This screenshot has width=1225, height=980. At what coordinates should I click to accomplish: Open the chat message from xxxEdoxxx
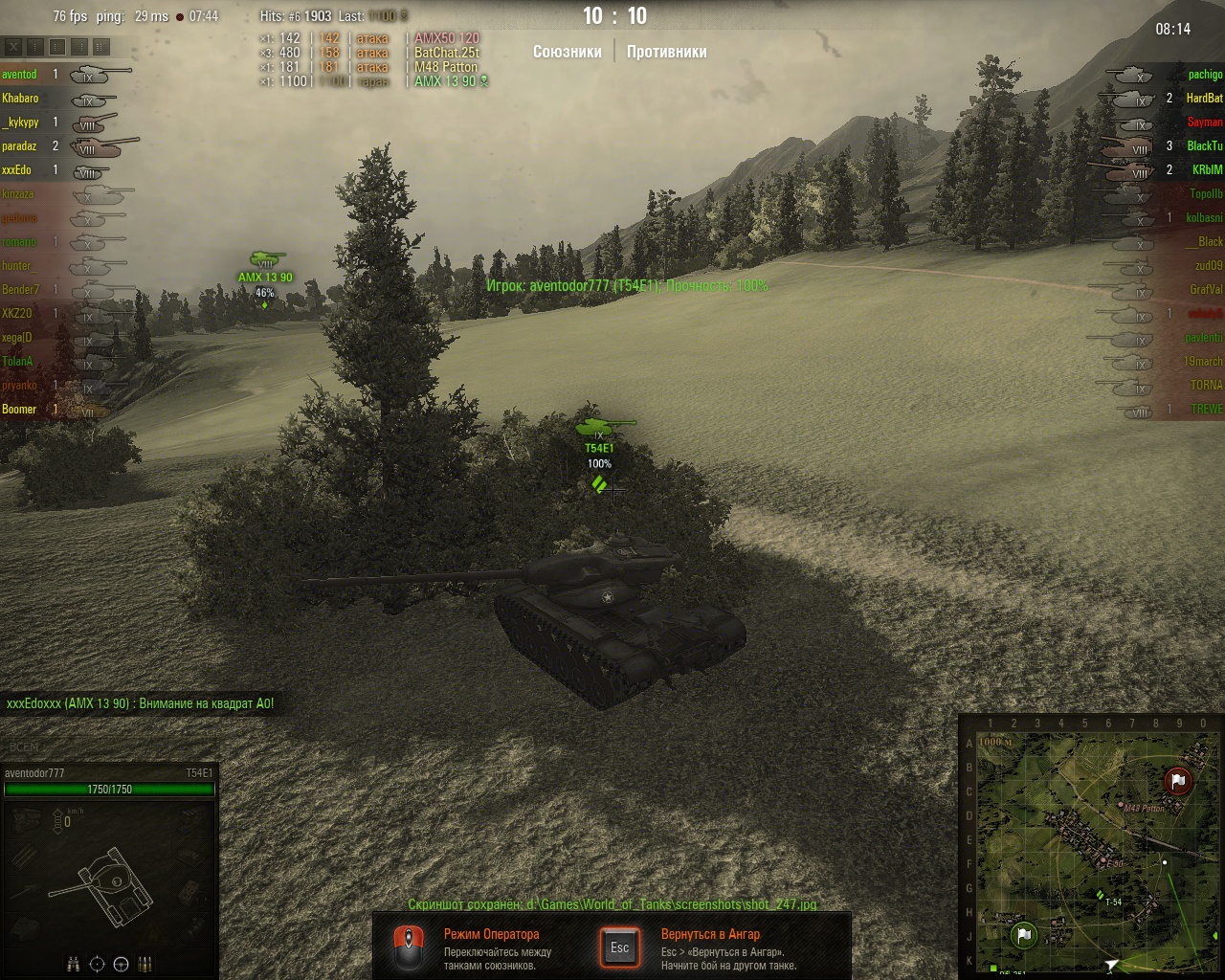pos(140,703)
